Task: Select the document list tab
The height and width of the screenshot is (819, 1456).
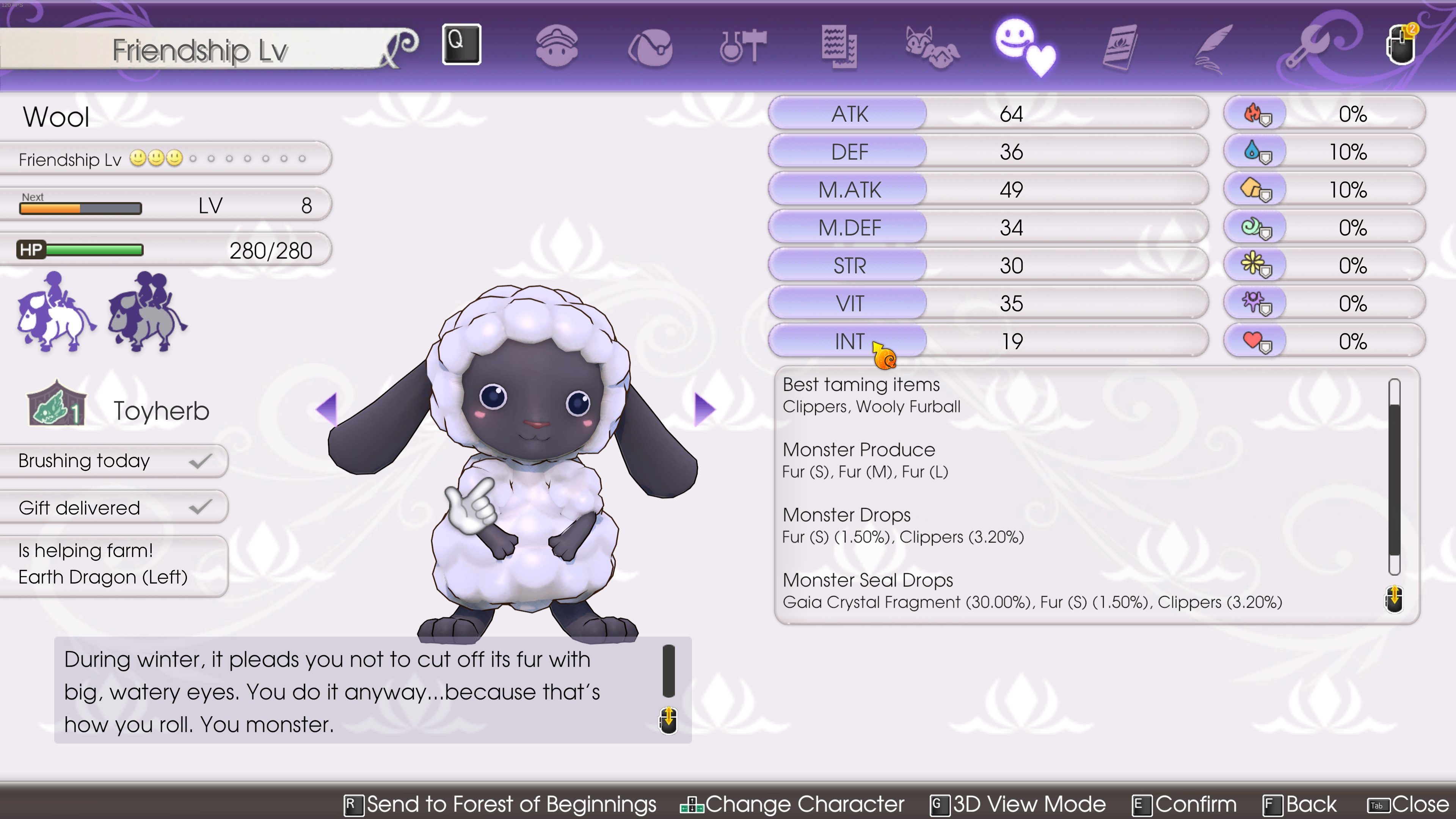Action: coord(839,46)
